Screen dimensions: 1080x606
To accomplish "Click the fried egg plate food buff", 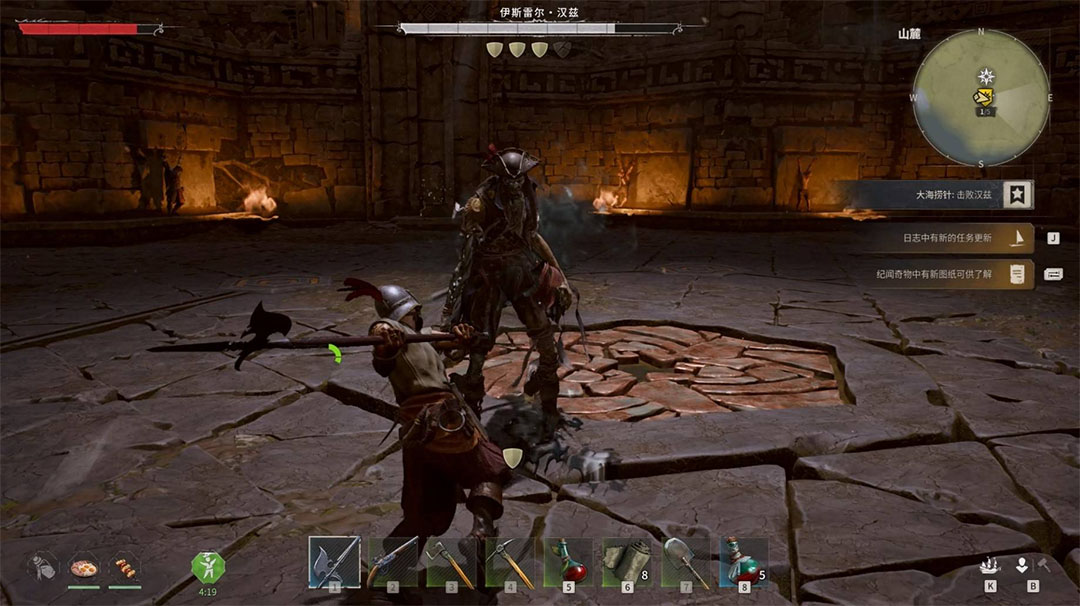I will 83,567.
